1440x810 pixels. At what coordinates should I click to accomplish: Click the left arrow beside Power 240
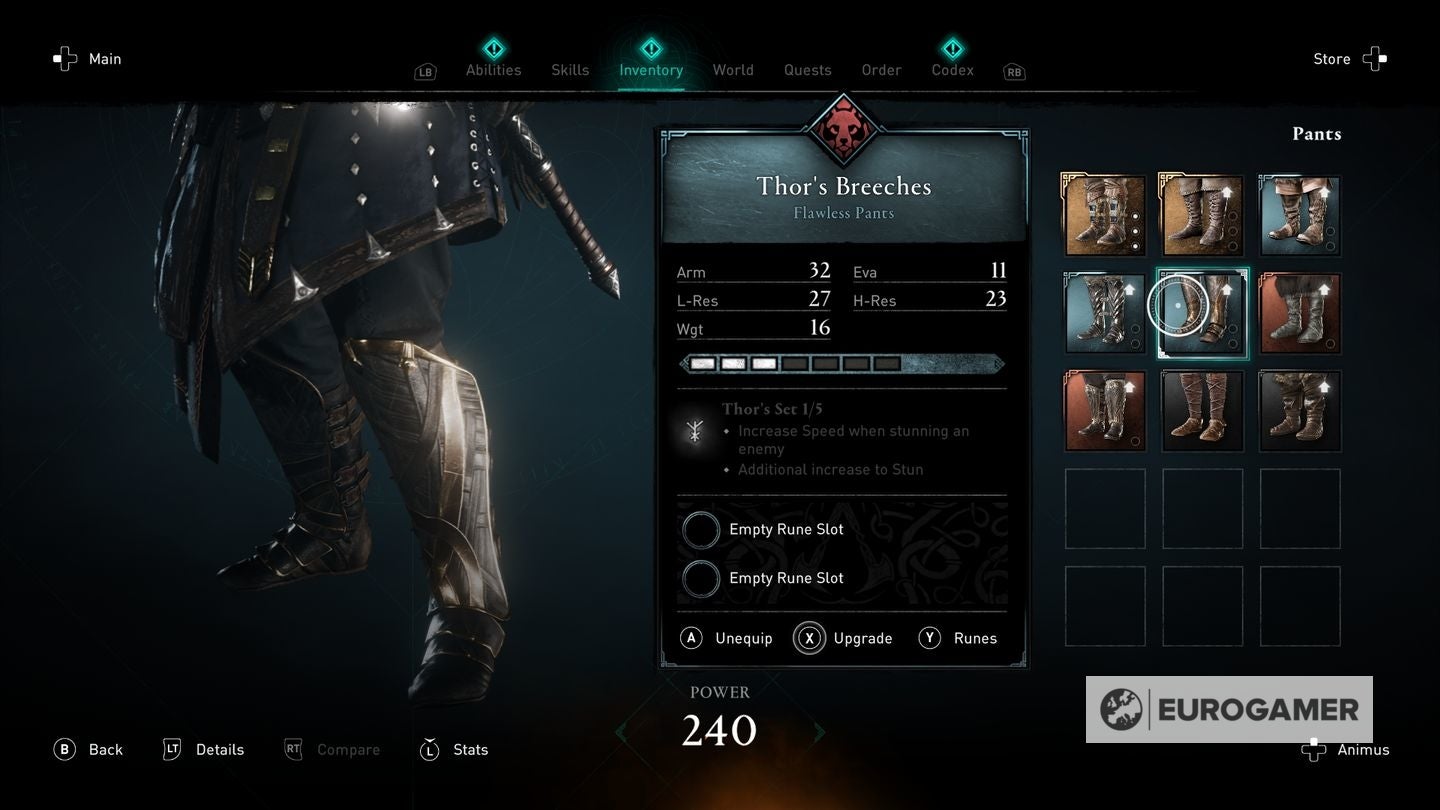click(622, 733)
